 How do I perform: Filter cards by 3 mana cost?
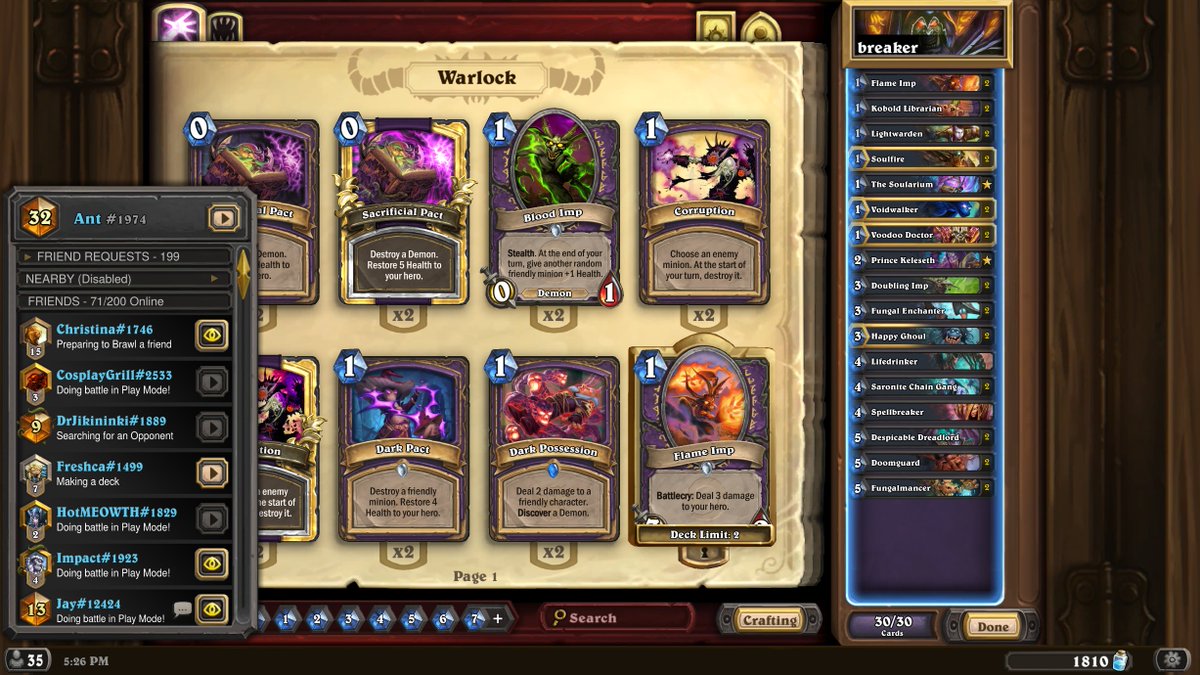click(349, 620)
